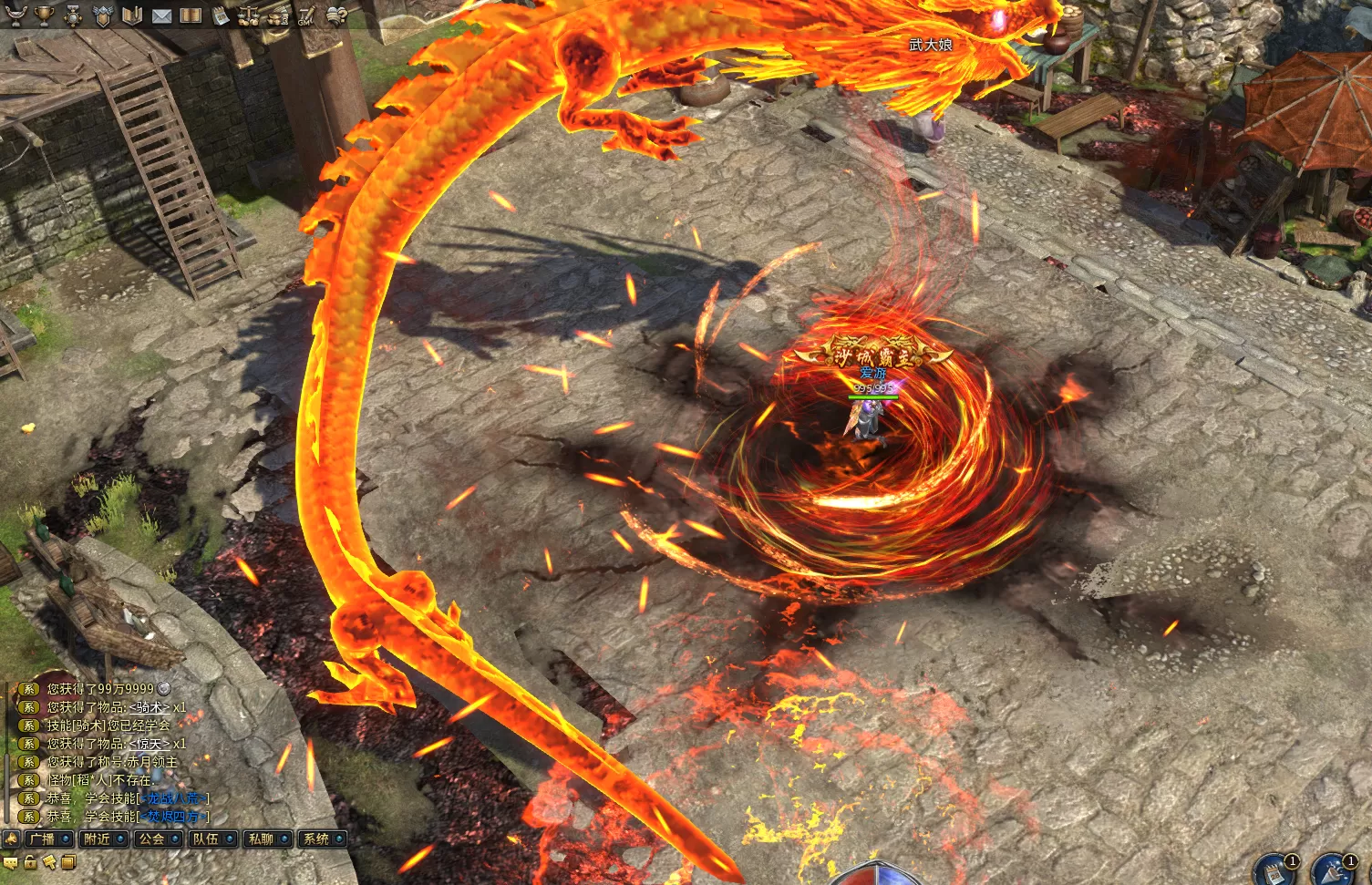Viewport: 1372px width, 885px height.
Task: Toggle the chat lock padlock icon
Action: click(x=30, y=862)
